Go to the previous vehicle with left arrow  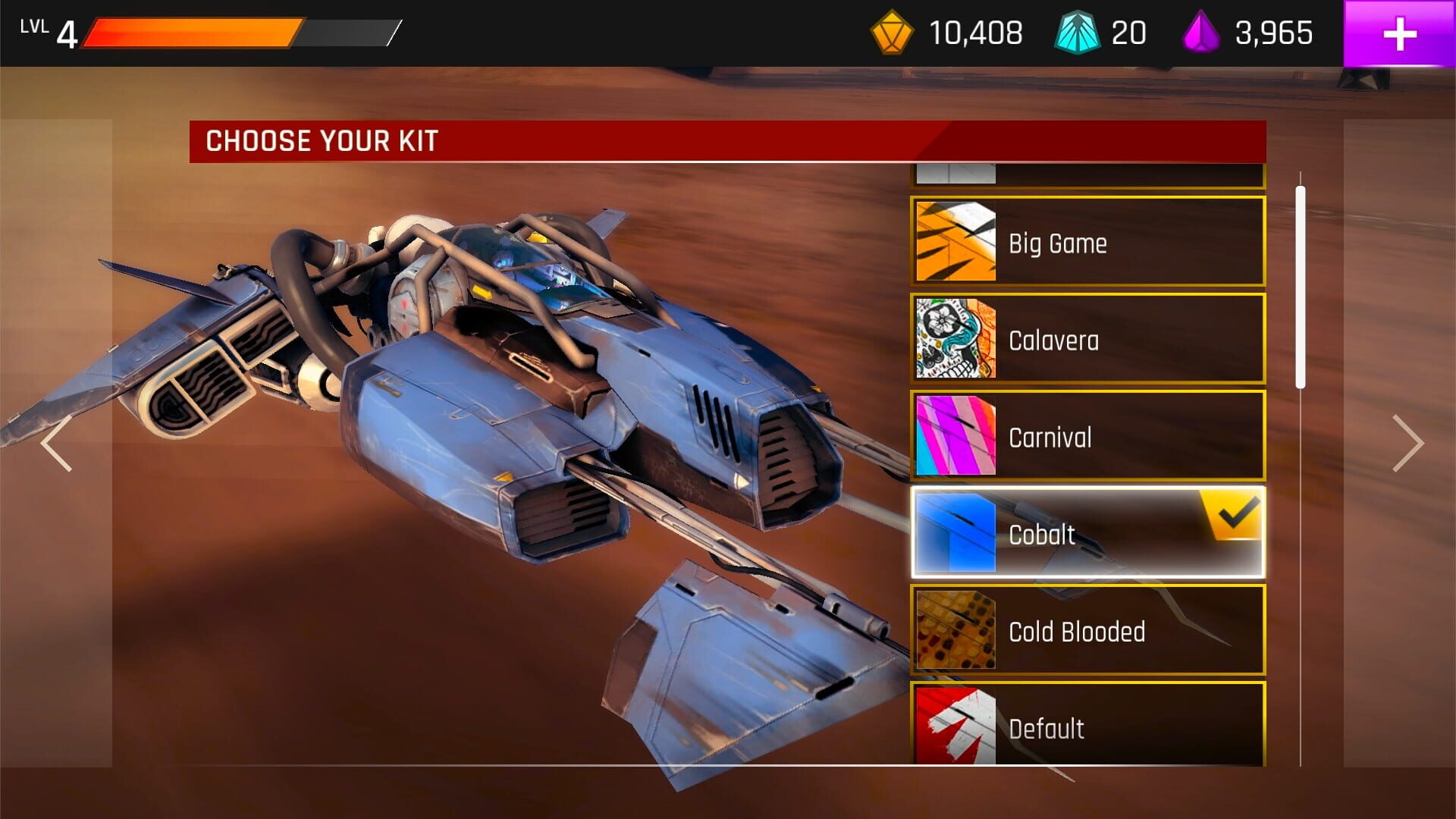57,444
